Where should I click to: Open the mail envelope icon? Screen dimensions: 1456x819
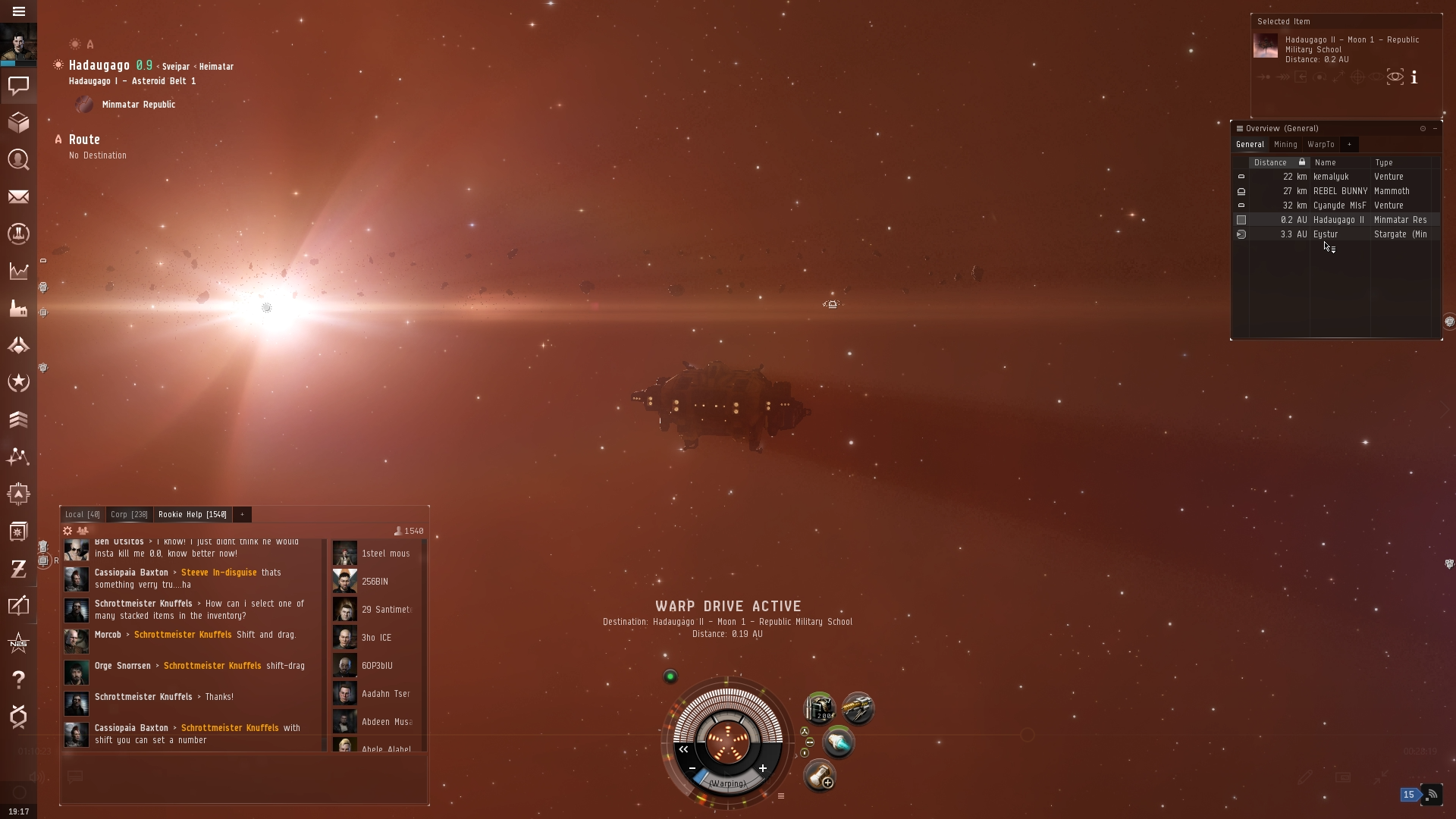pos(19,197)
